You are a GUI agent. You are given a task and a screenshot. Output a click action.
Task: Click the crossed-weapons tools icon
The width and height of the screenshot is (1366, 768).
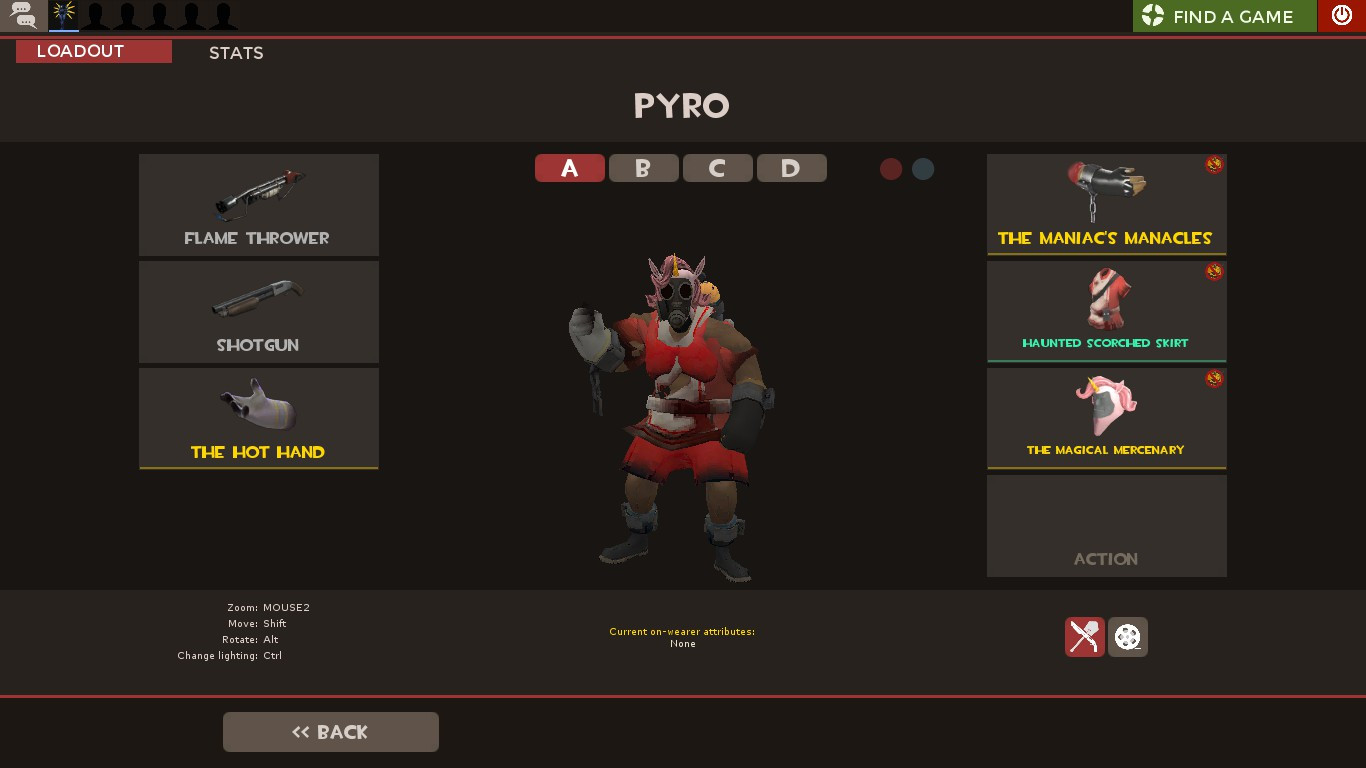pyautogui.click(x=1084, y=637)
